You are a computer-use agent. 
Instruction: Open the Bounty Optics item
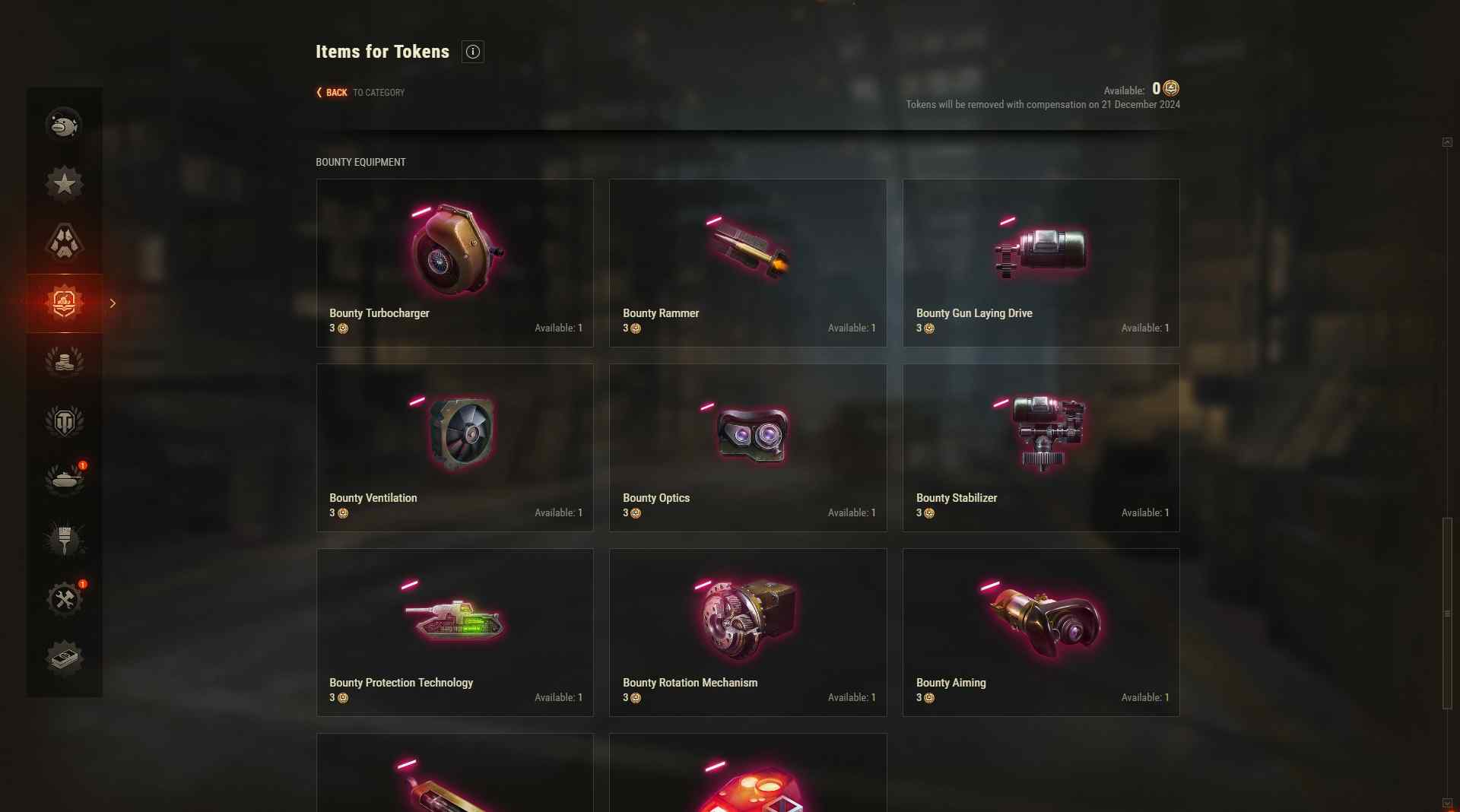click(747, 447)
